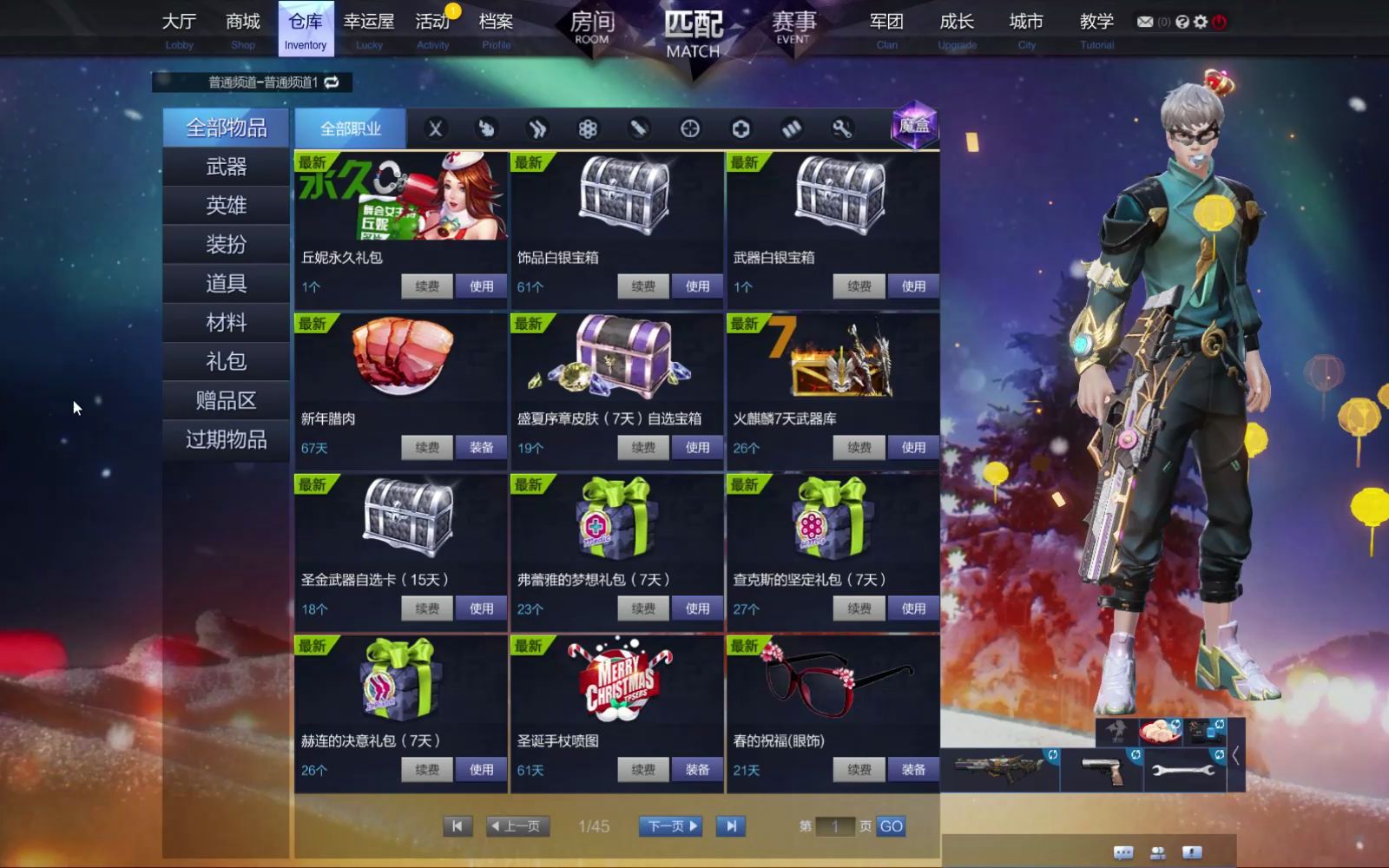The width and height of the screenshot is (1389, 868).
Task: Select the Weapons (武器) category
Action: tap(226, 167)
